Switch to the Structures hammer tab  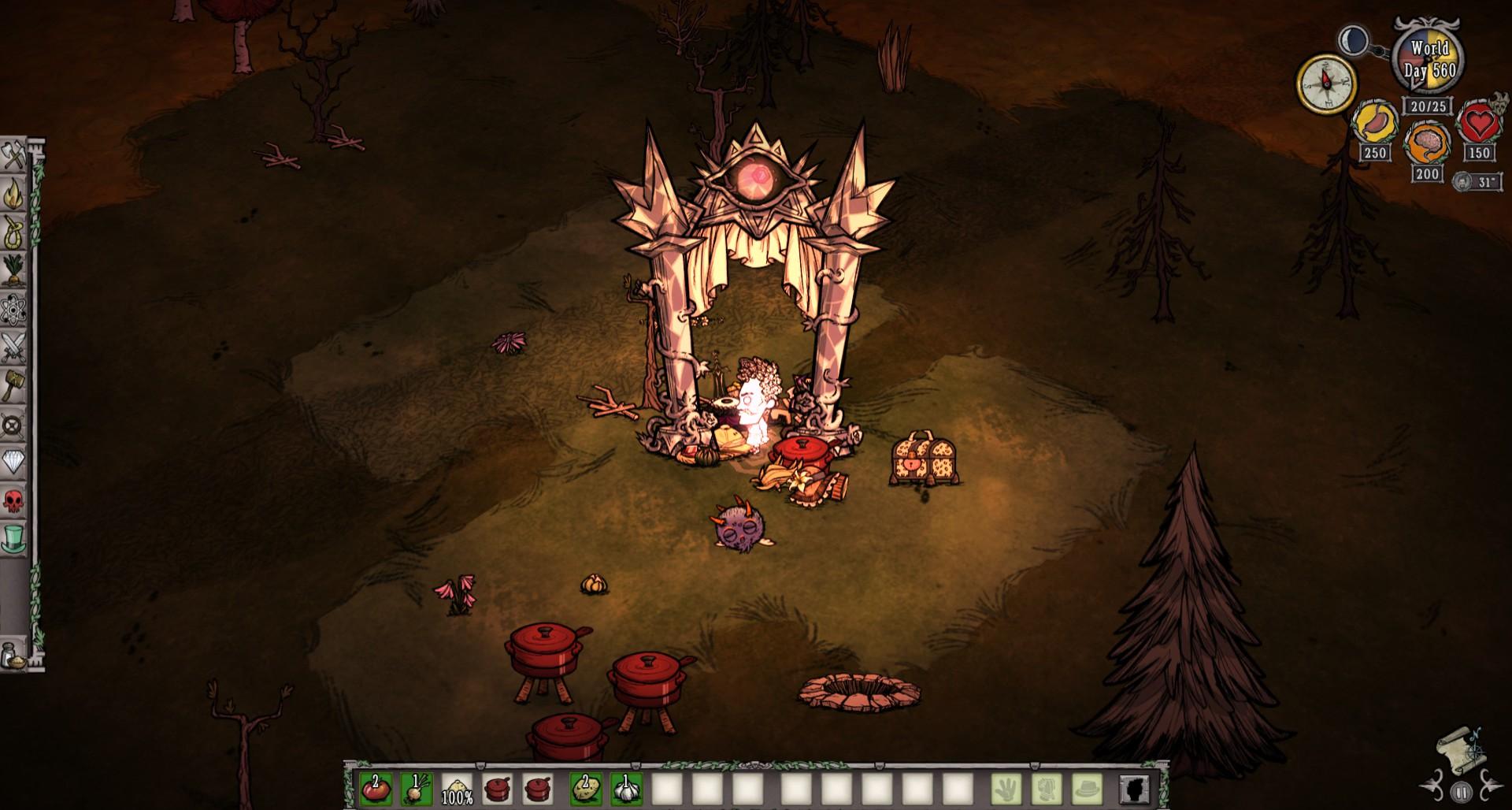click(13, 386)
